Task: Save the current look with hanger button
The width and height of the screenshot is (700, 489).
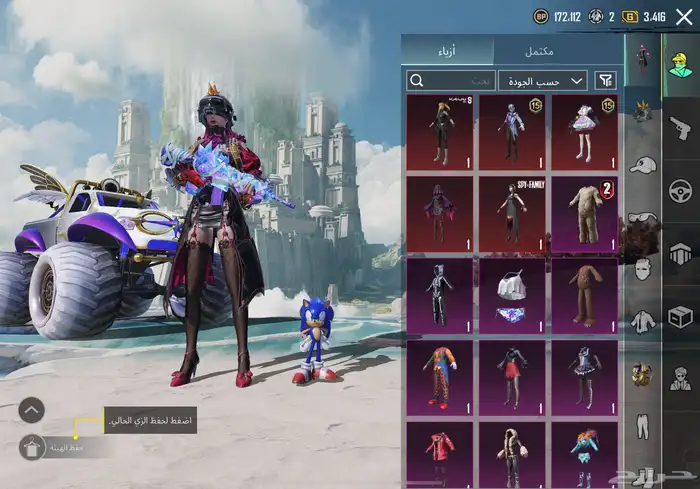Action: (x=32, y=447)
